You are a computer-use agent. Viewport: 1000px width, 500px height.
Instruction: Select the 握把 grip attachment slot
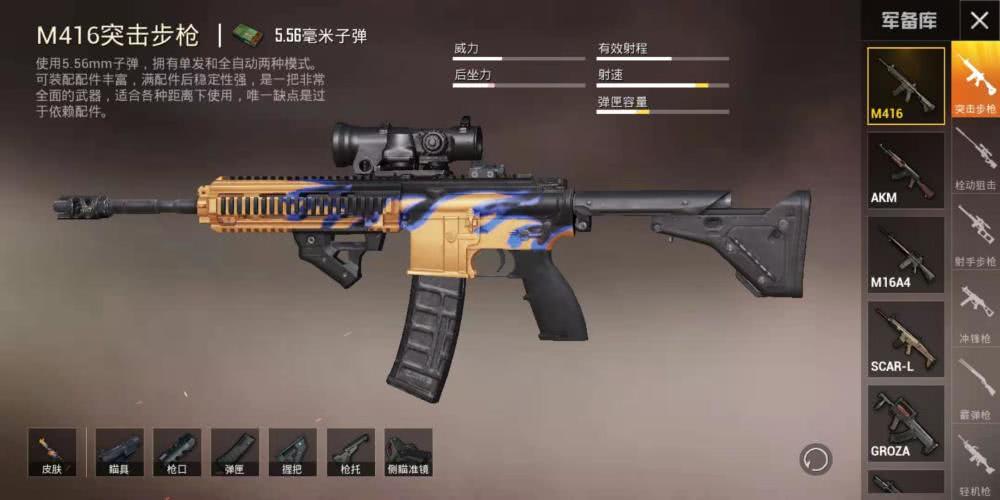293,452
